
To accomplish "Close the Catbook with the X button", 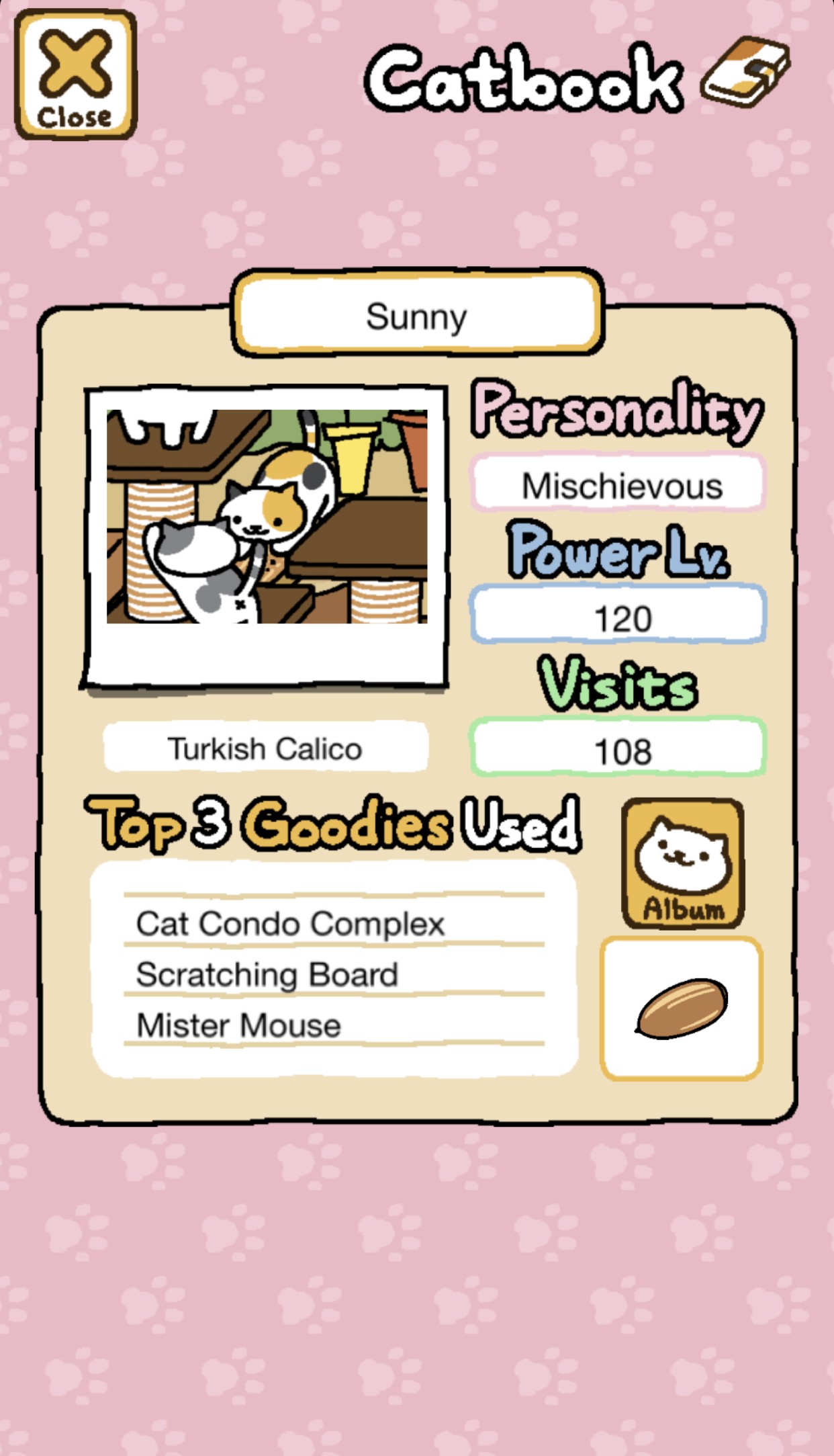I will click(x=75, y=75).
